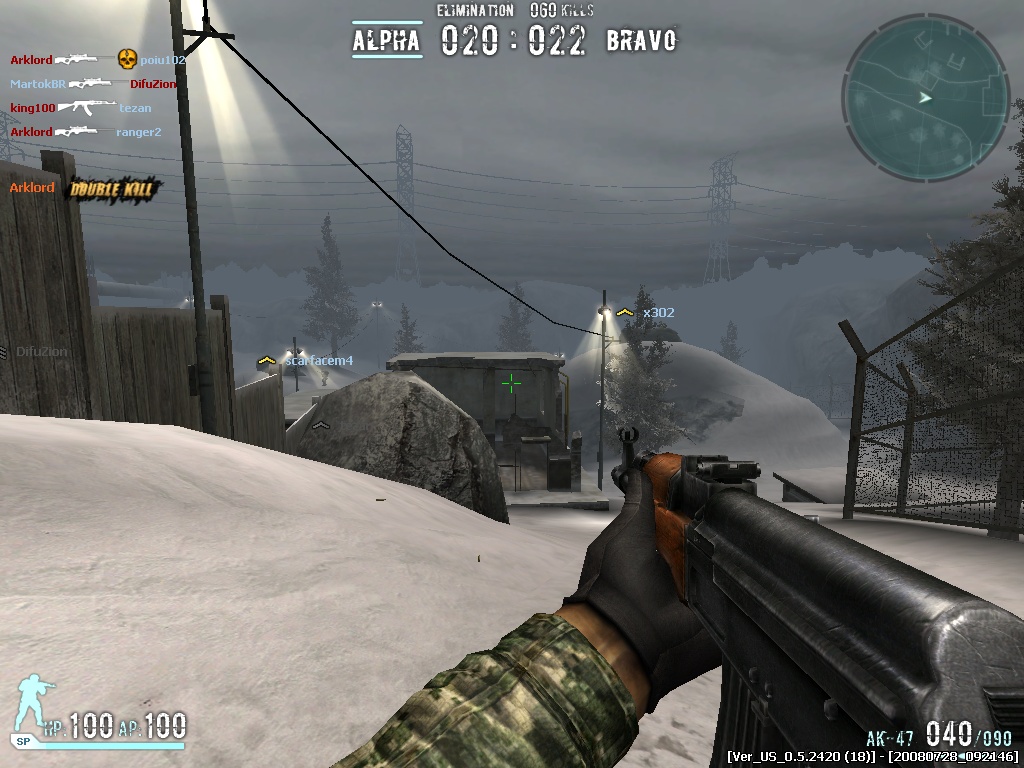Click the Double Kill badge
The height and width of the screenshot is (768, 1024).
115,188
